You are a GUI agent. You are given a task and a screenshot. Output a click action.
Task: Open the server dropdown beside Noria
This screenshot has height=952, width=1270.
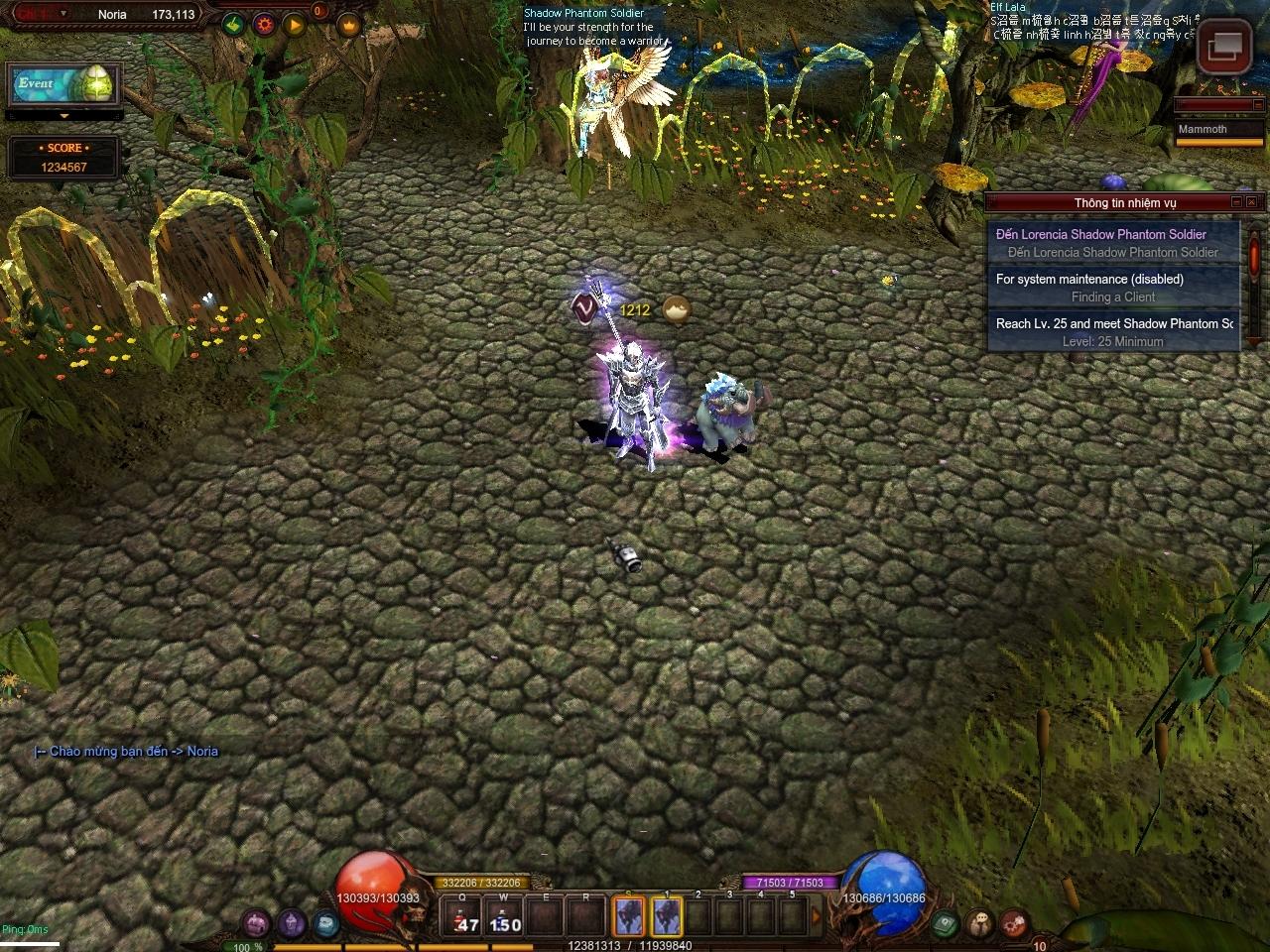coord(63,14)
